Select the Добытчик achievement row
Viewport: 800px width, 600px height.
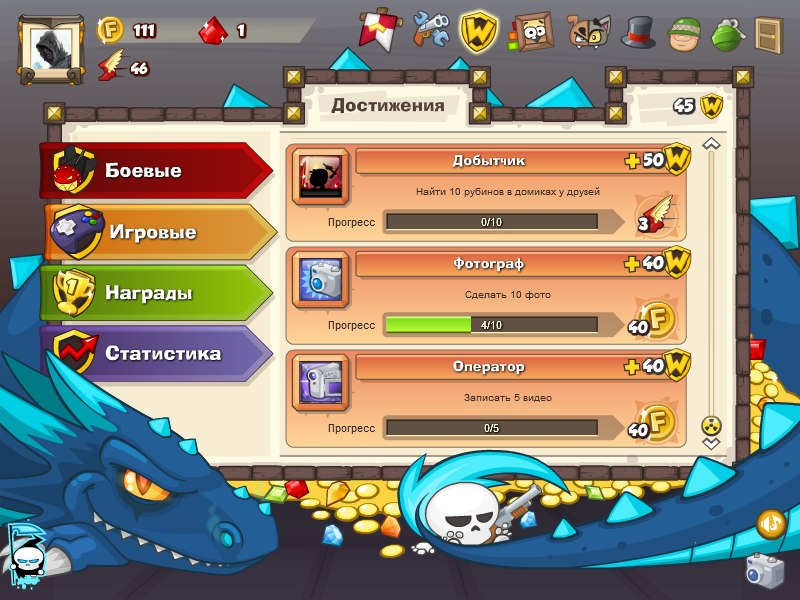pyautogui.click(x=488, y=192)
